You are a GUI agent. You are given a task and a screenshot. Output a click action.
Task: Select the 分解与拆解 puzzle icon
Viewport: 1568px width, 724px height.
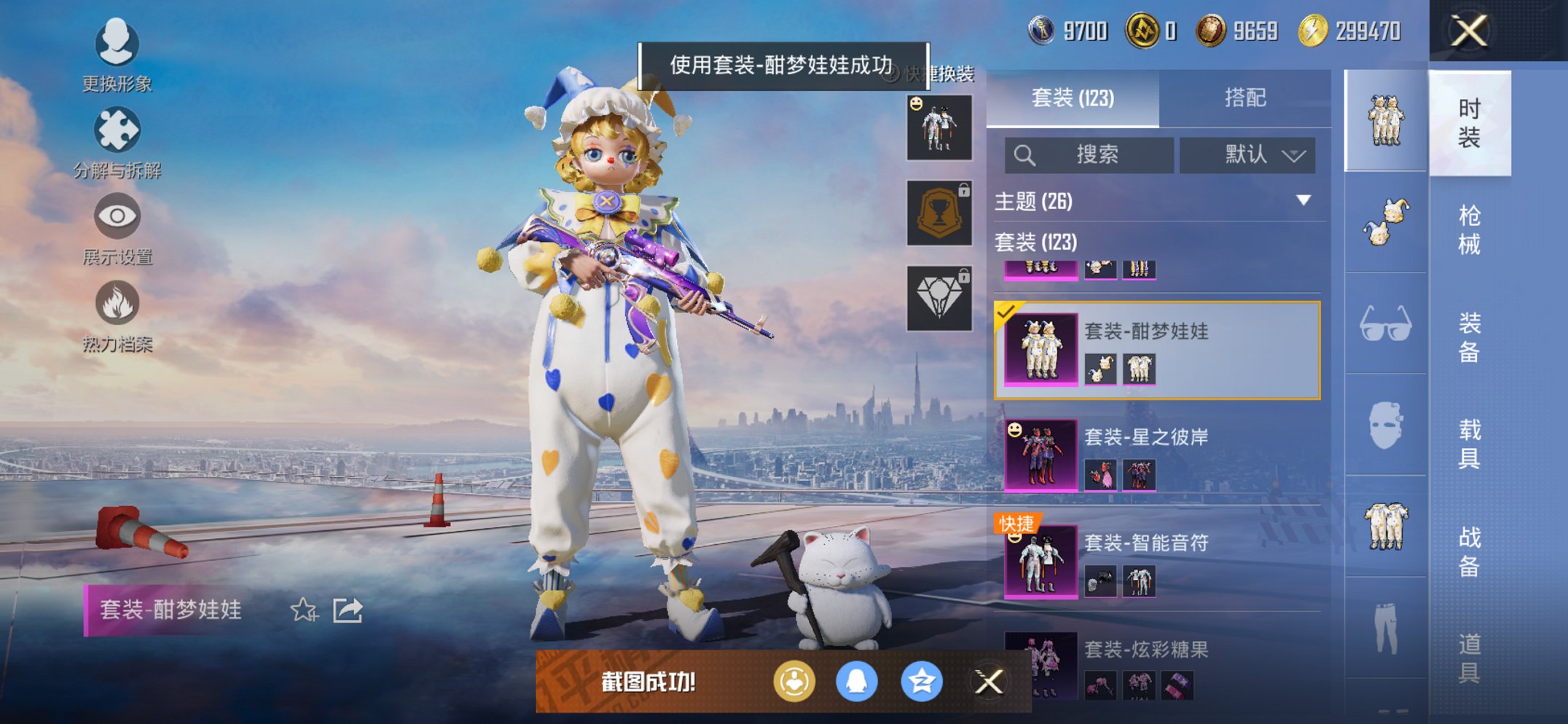pos(117,130)
